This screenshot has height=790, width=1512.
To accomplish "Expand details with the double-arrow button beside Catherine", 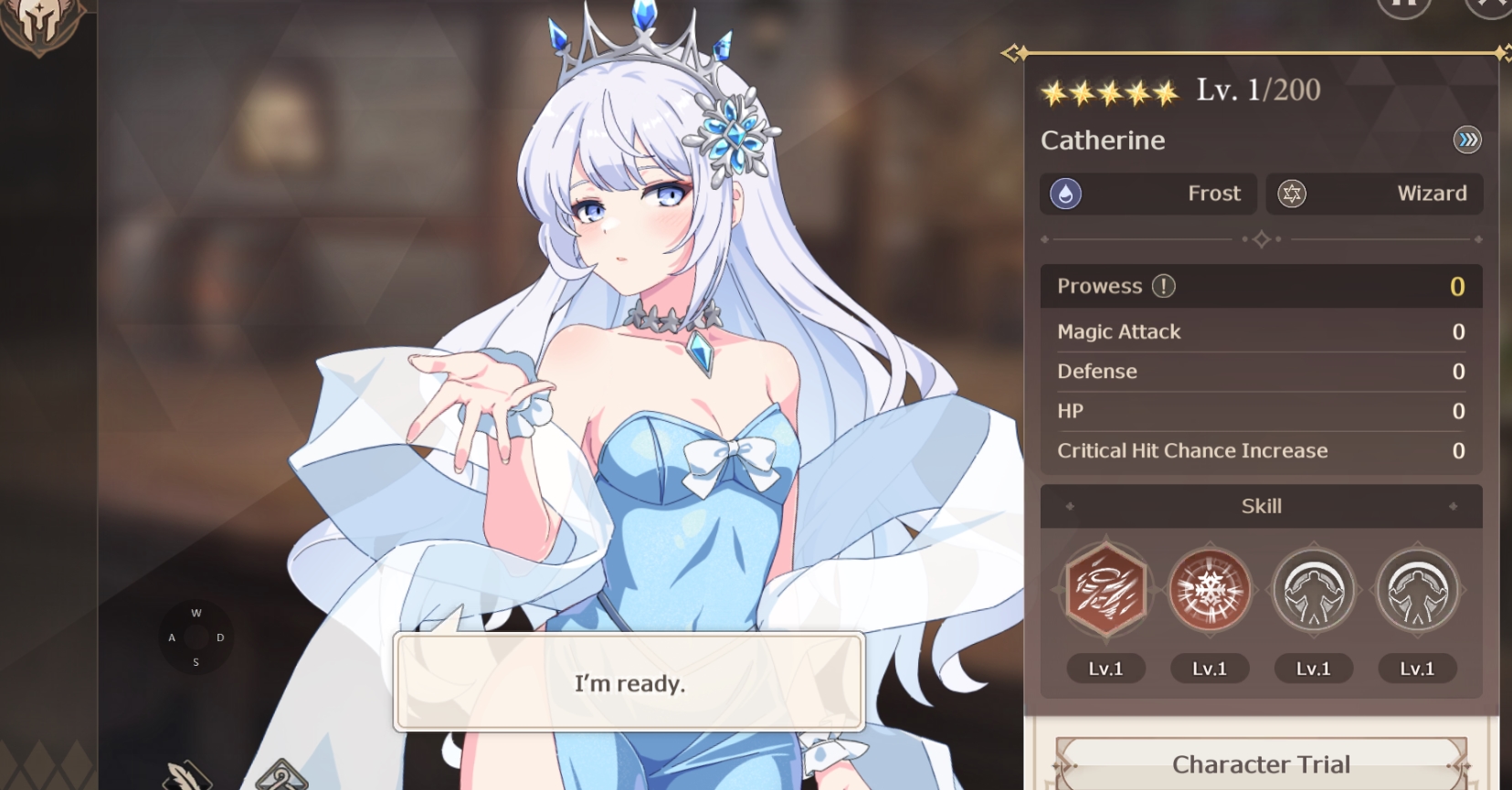I will (x=1466, y=140).
